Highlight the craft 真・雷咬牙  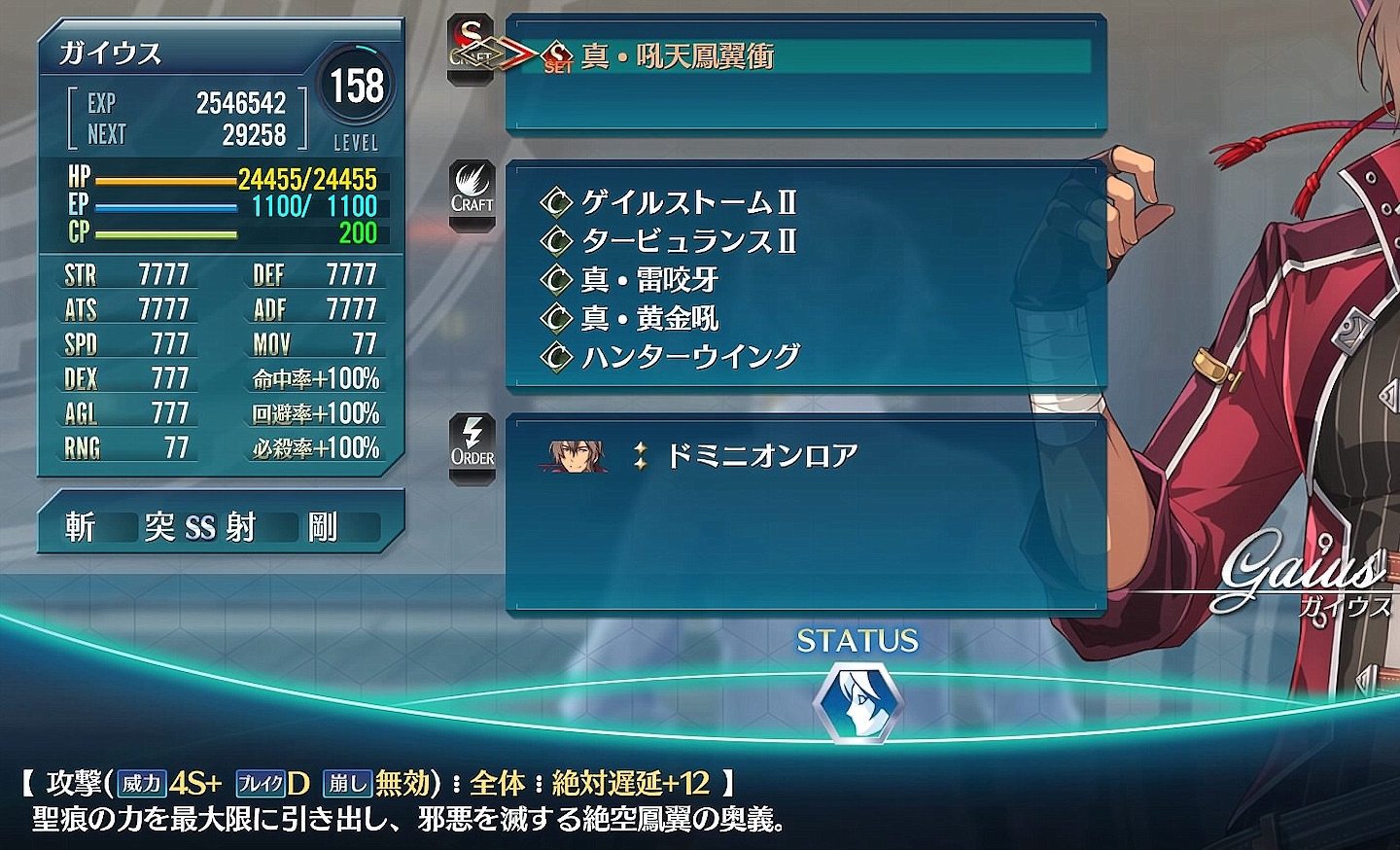click(x=649, y=280)
